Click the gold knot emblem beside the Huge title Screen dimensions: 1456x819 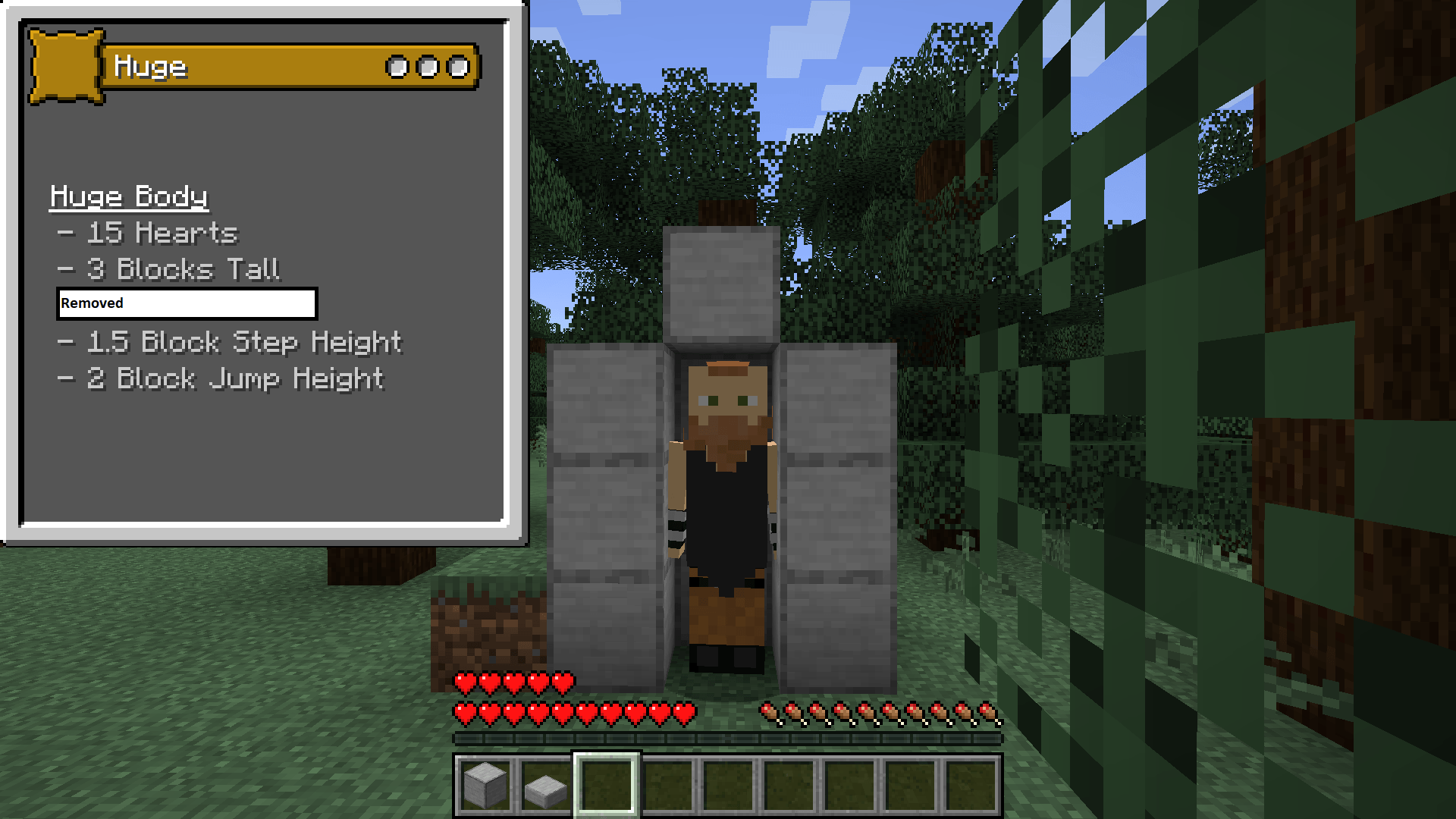[64, 67]
